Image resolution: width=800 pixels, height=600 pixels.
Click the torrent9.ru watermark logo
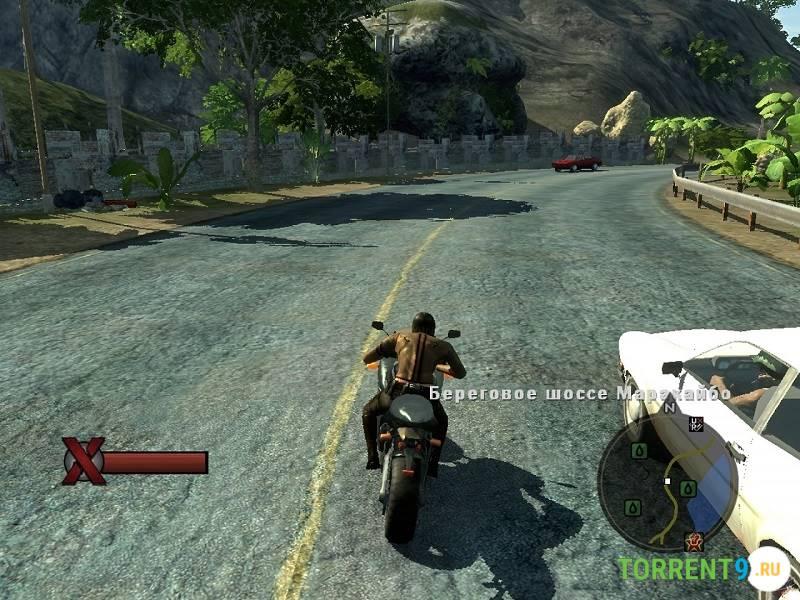pos(703,569)
